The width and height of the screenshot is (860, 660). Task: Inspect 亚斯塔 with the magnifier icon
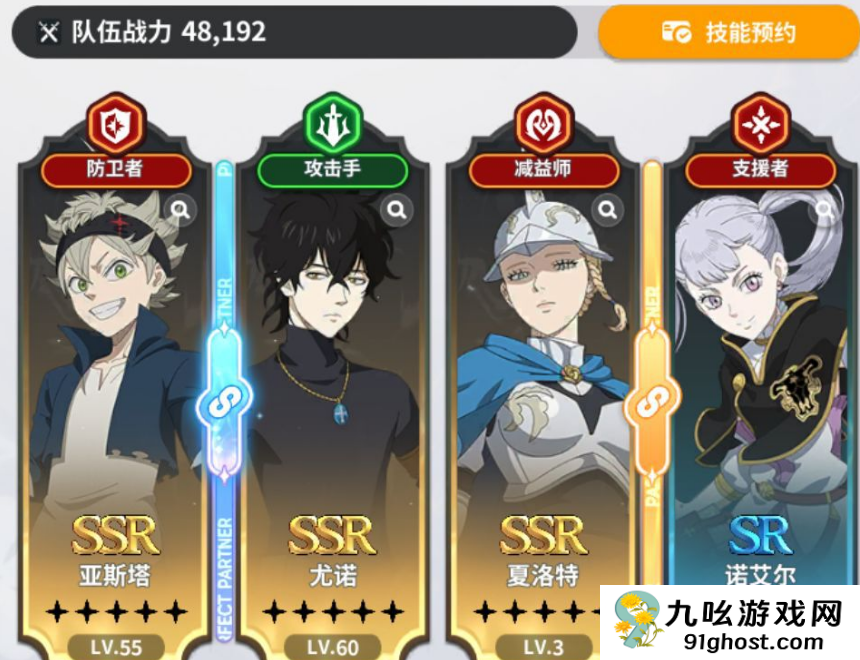click(181, 209)
